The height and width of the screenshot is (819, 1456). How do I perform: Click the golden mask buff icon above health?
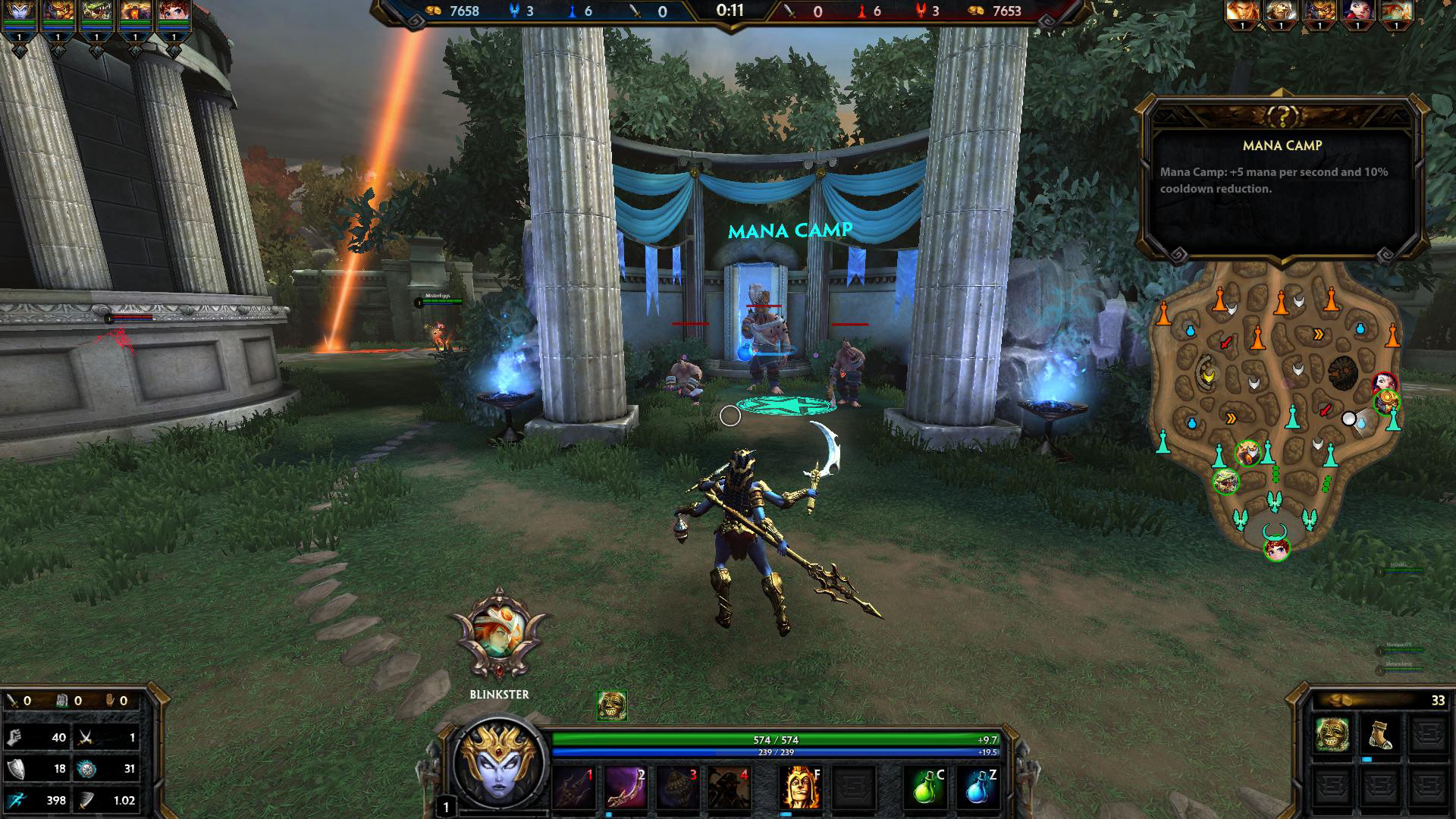click(611, 705)
